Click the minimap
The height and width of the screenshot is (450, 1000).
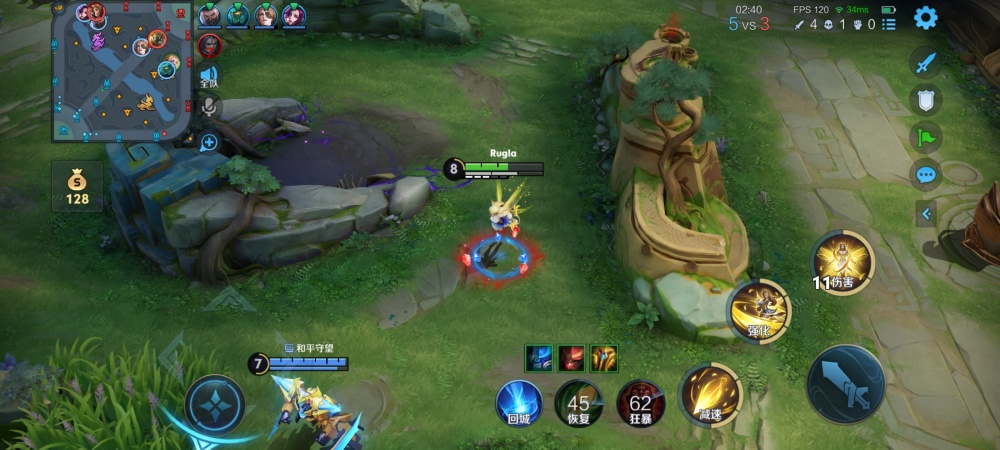122,70
